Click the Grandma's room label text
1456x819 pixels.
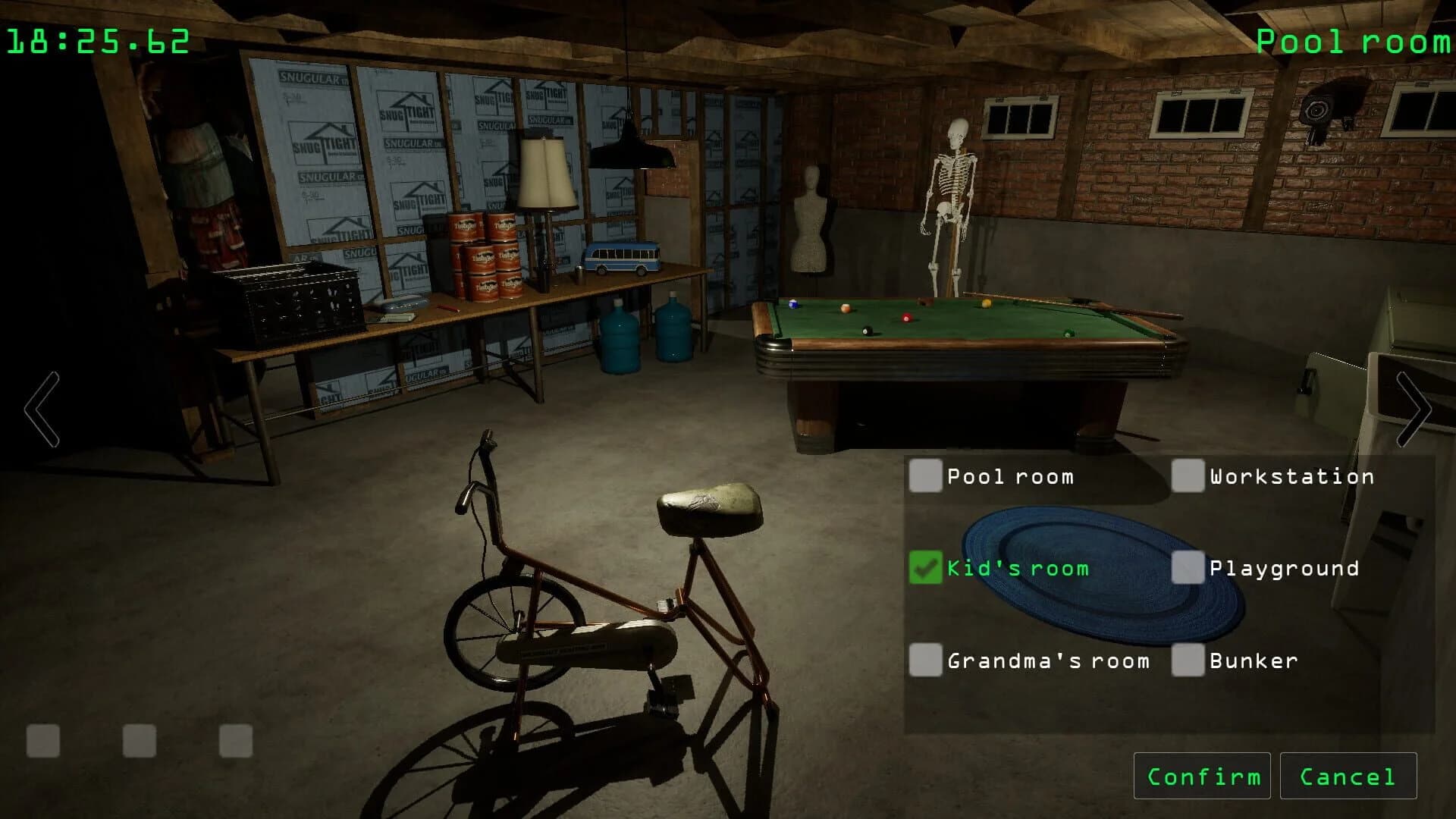pyautogui.click(x=1048, y=661)
